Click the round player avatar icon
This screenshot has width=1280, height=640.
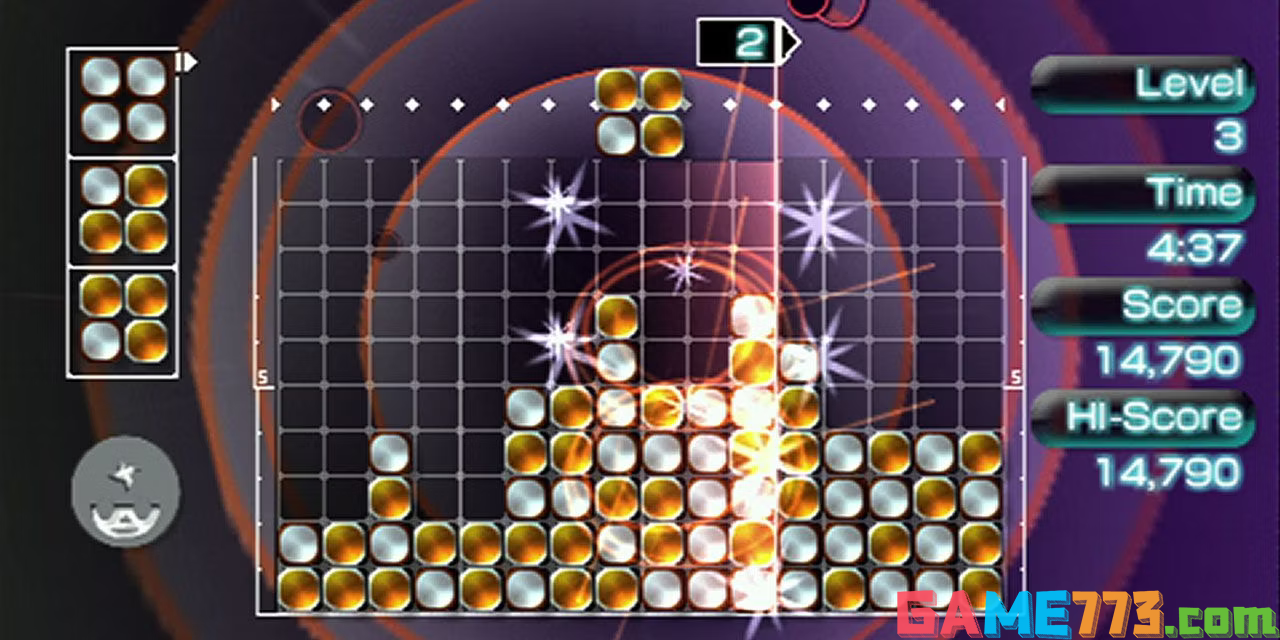coord(126,491)
